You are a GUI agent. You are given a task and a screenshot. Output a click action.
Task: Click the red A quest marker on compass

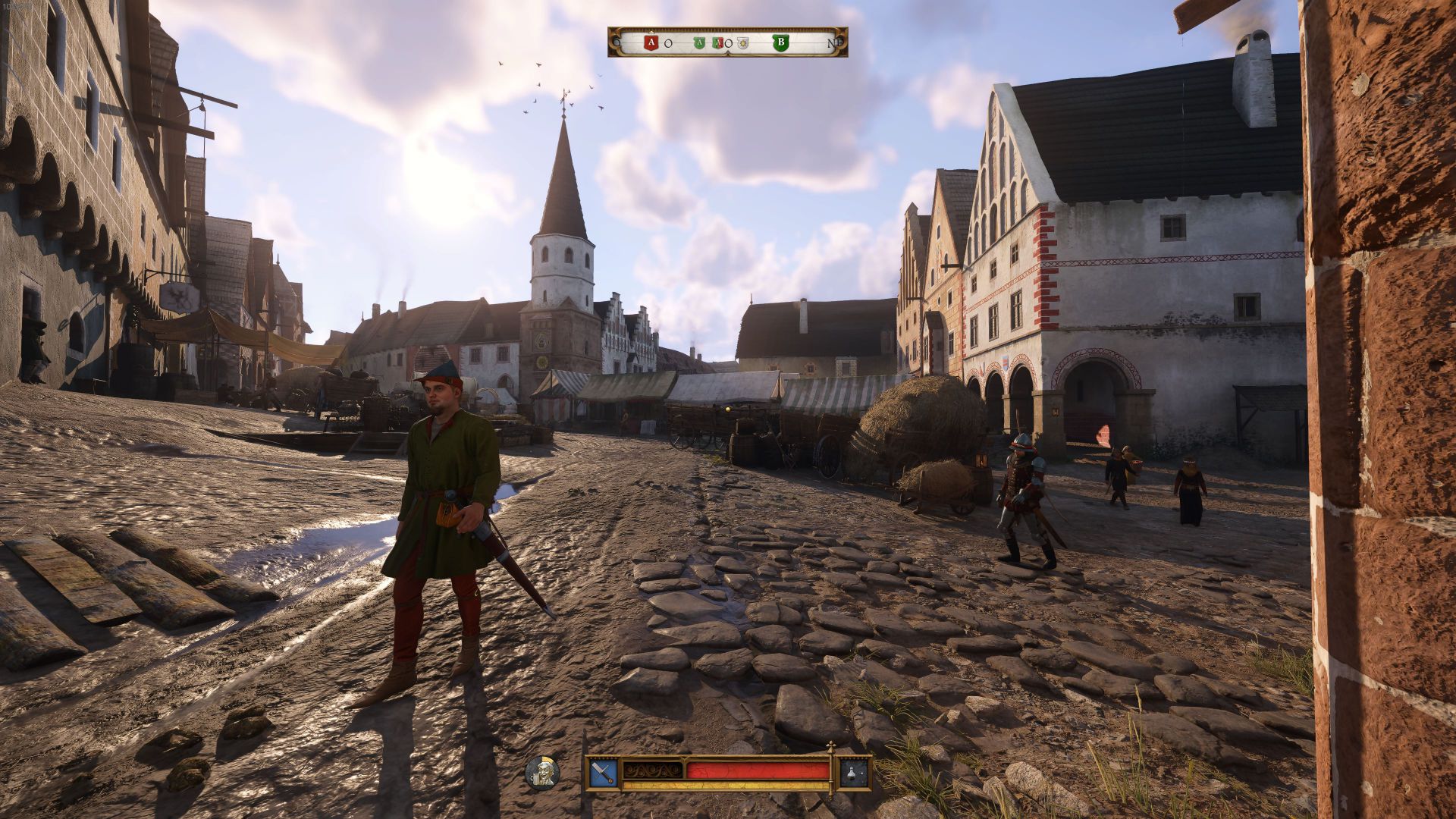tap(651, 43)
